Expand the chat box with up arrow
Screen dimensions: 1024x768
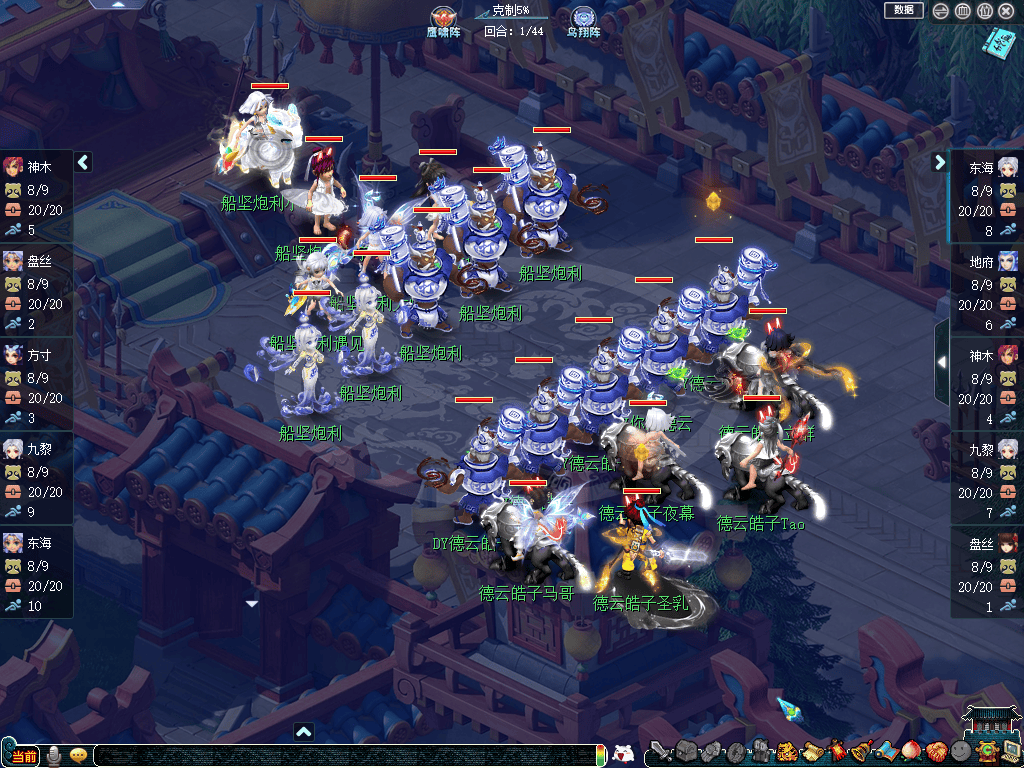pos(304,732)
